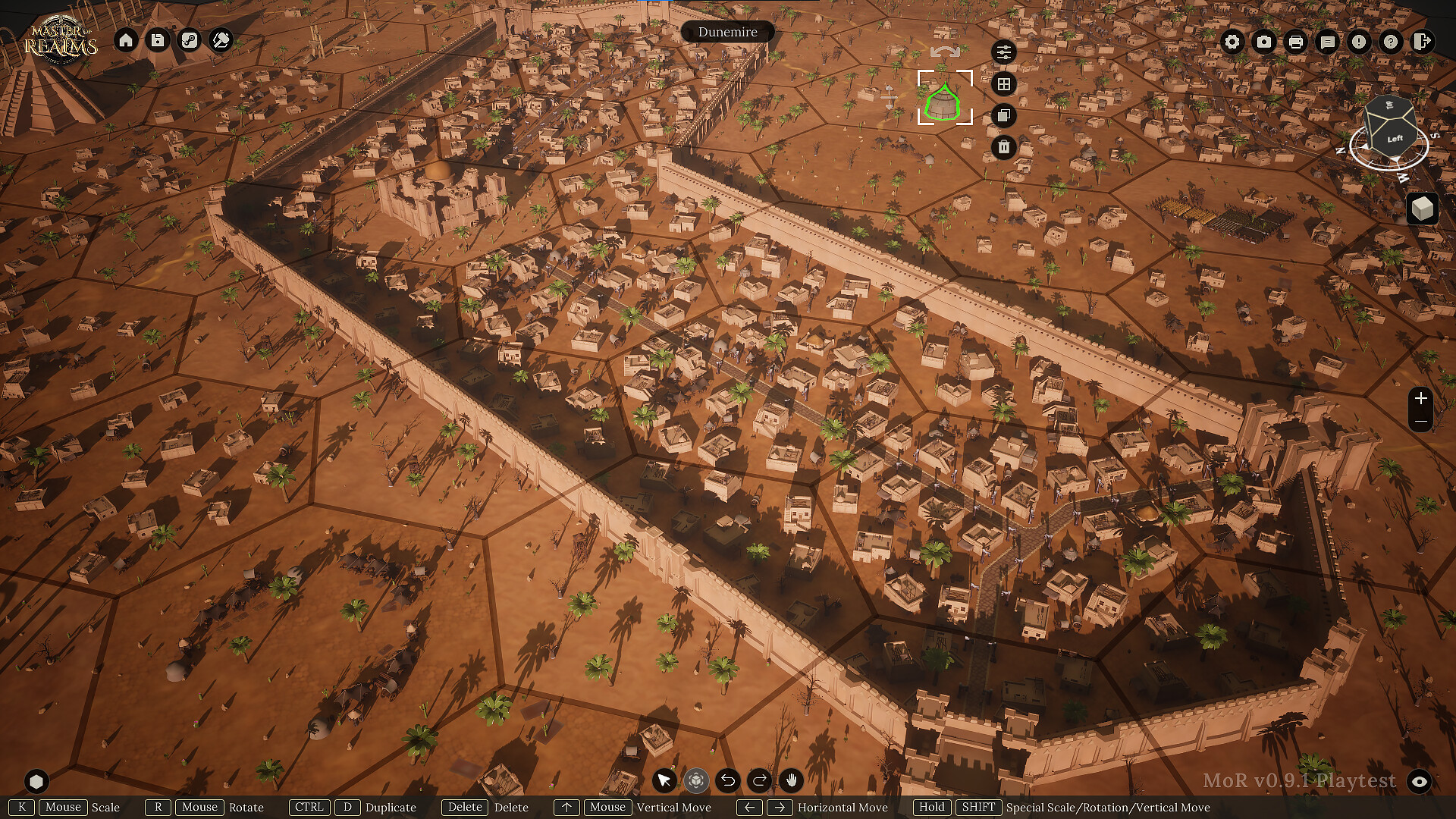Undo the last action
The image size is (1456, 819).
[x=728, y=780]
